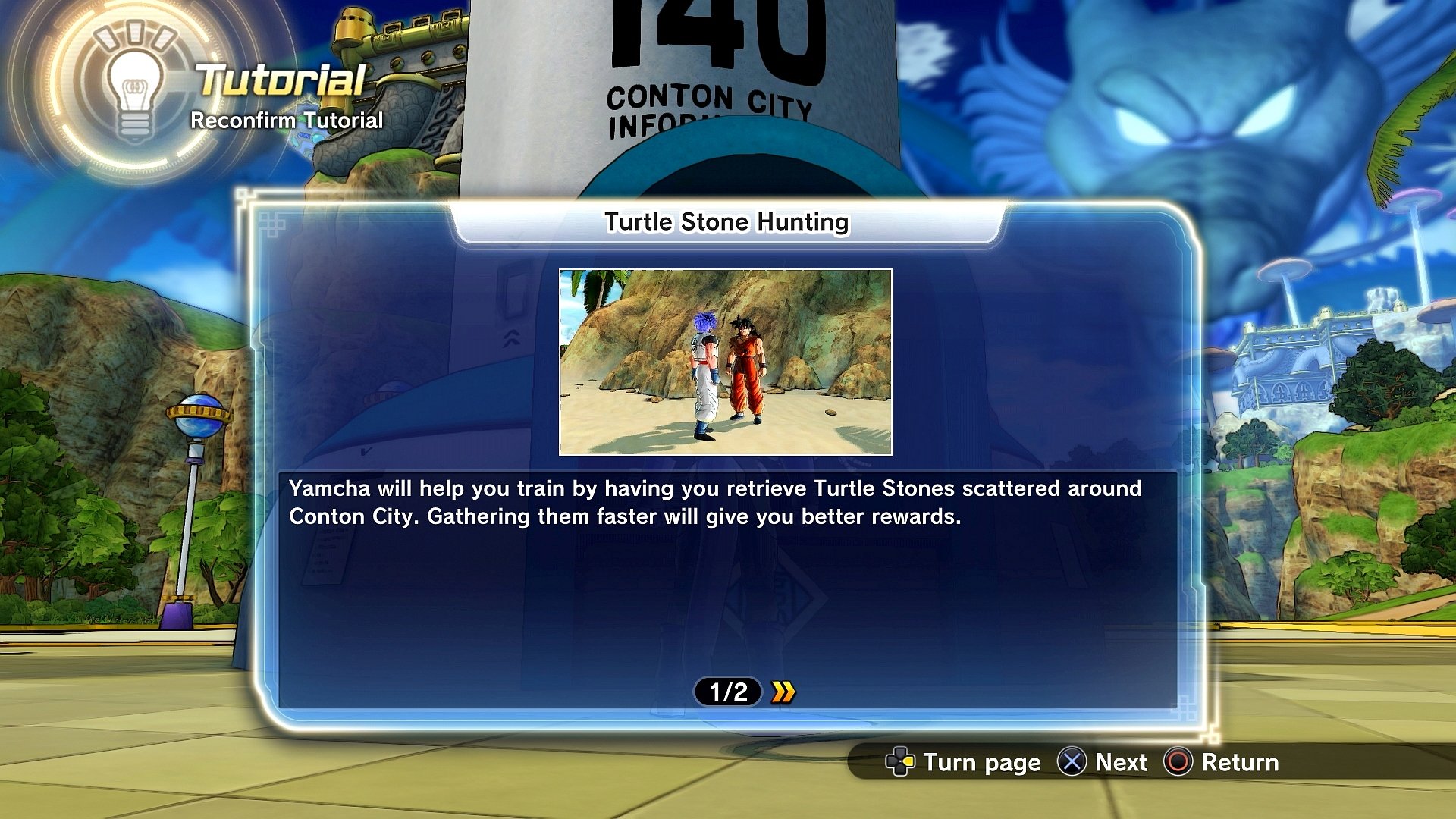Click the 1/2 page progress indicator
The image size is (1456, 819).
[726, 690]
